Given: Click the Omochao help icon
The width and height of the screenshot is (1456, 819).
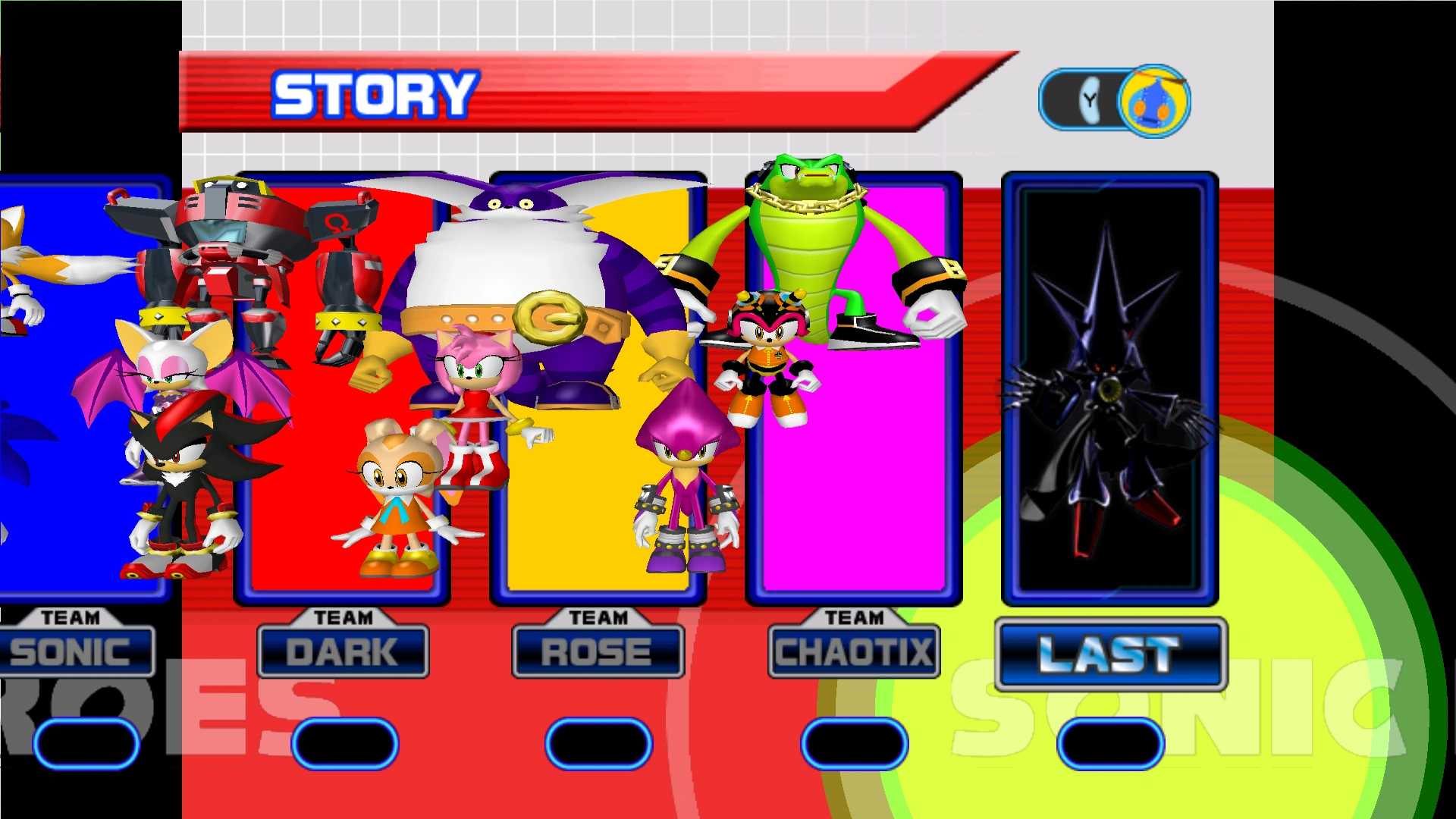Looking at the screenshot, I should point(1154,101).
